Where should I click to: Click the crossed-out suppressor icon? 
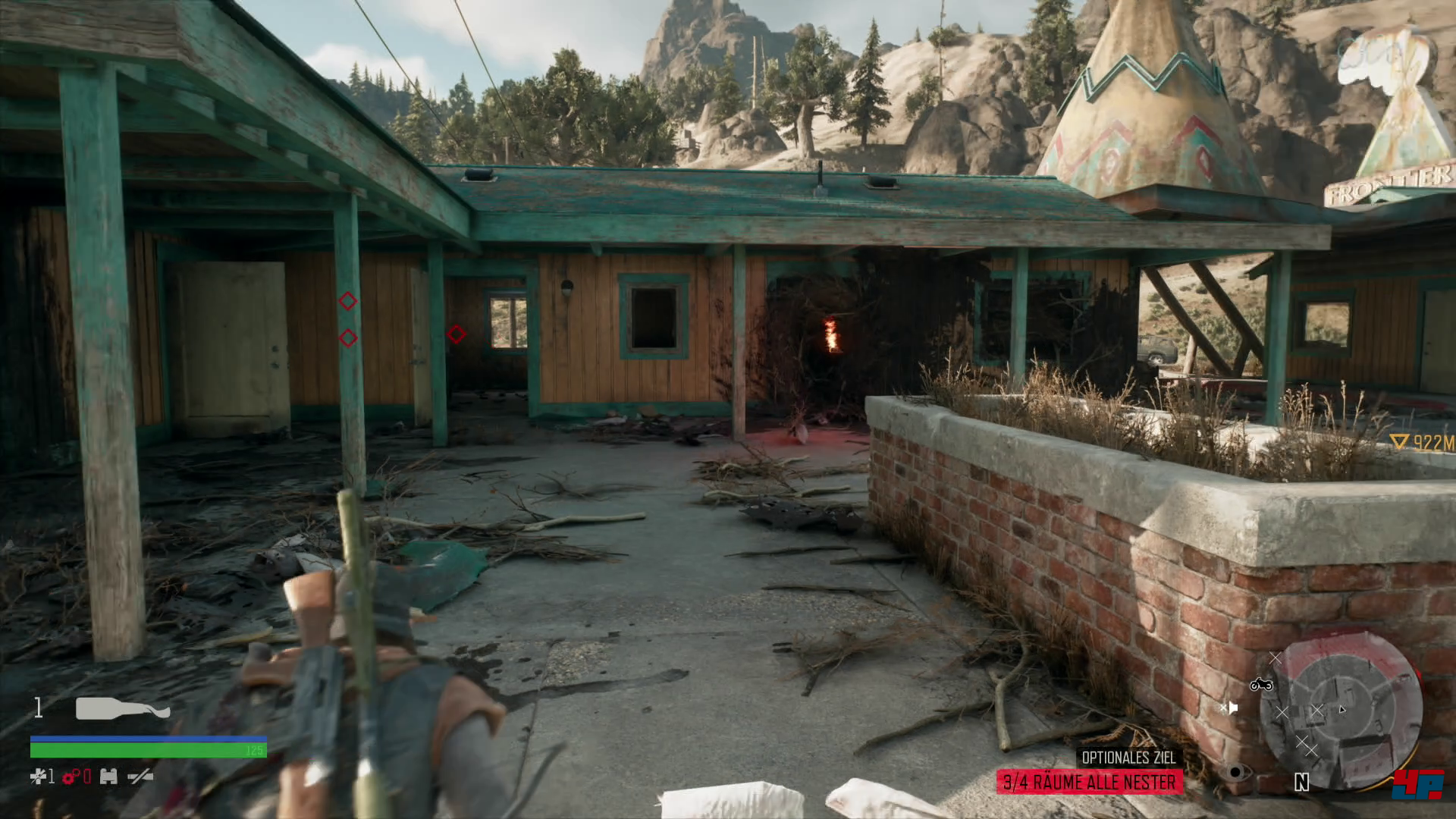(x=140, y=776)
